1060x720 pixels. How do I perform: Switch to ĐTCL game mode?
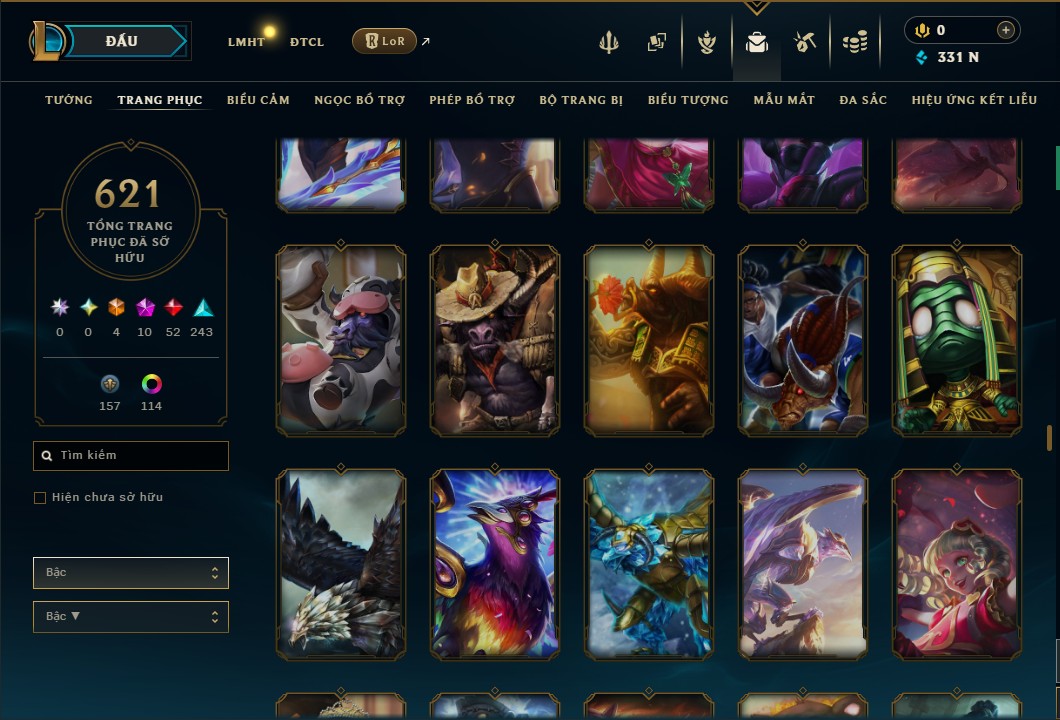coord(306,42)
